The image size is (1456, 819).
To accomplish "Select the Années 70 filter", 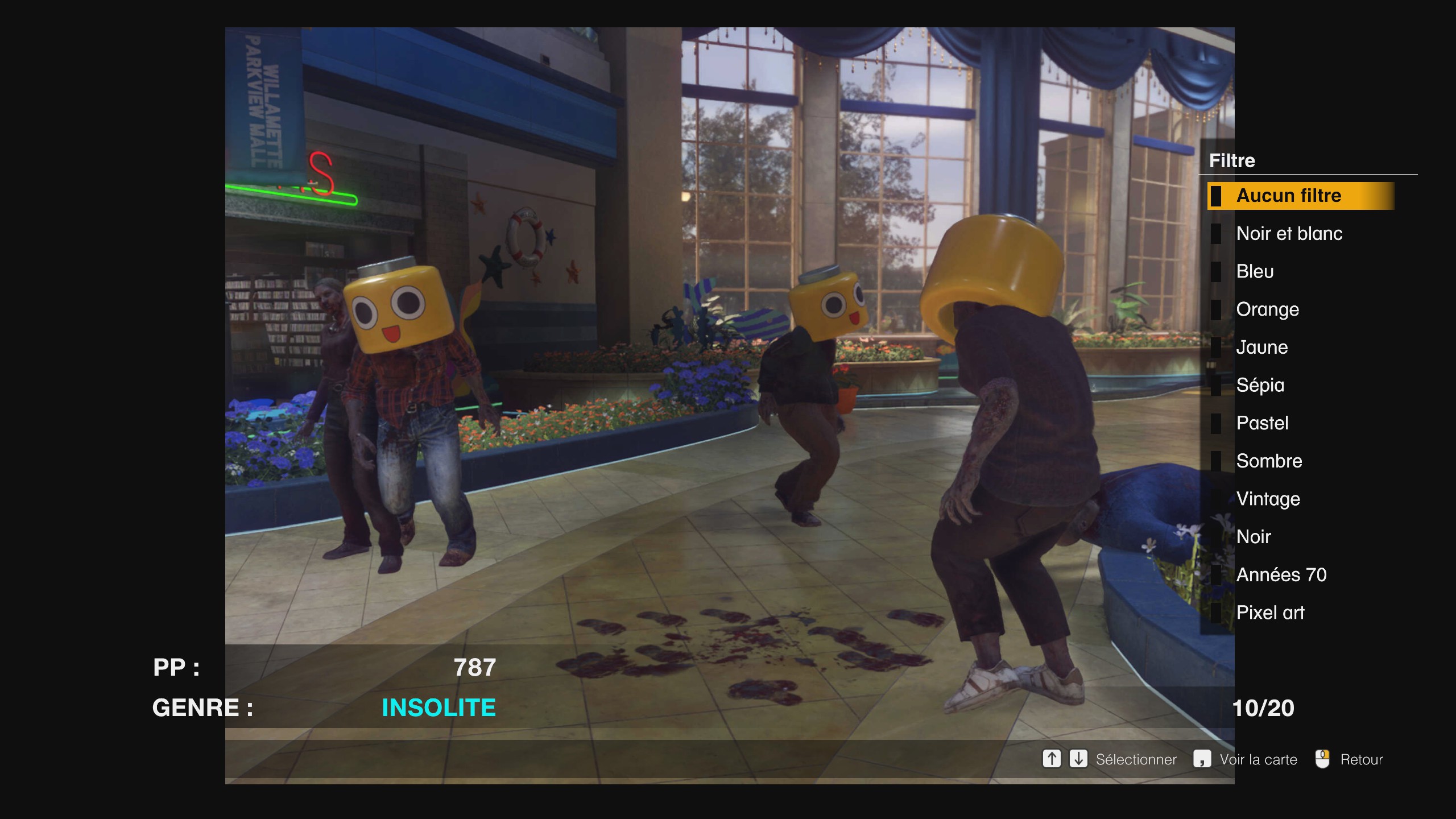I will (x=1281, y=574).
